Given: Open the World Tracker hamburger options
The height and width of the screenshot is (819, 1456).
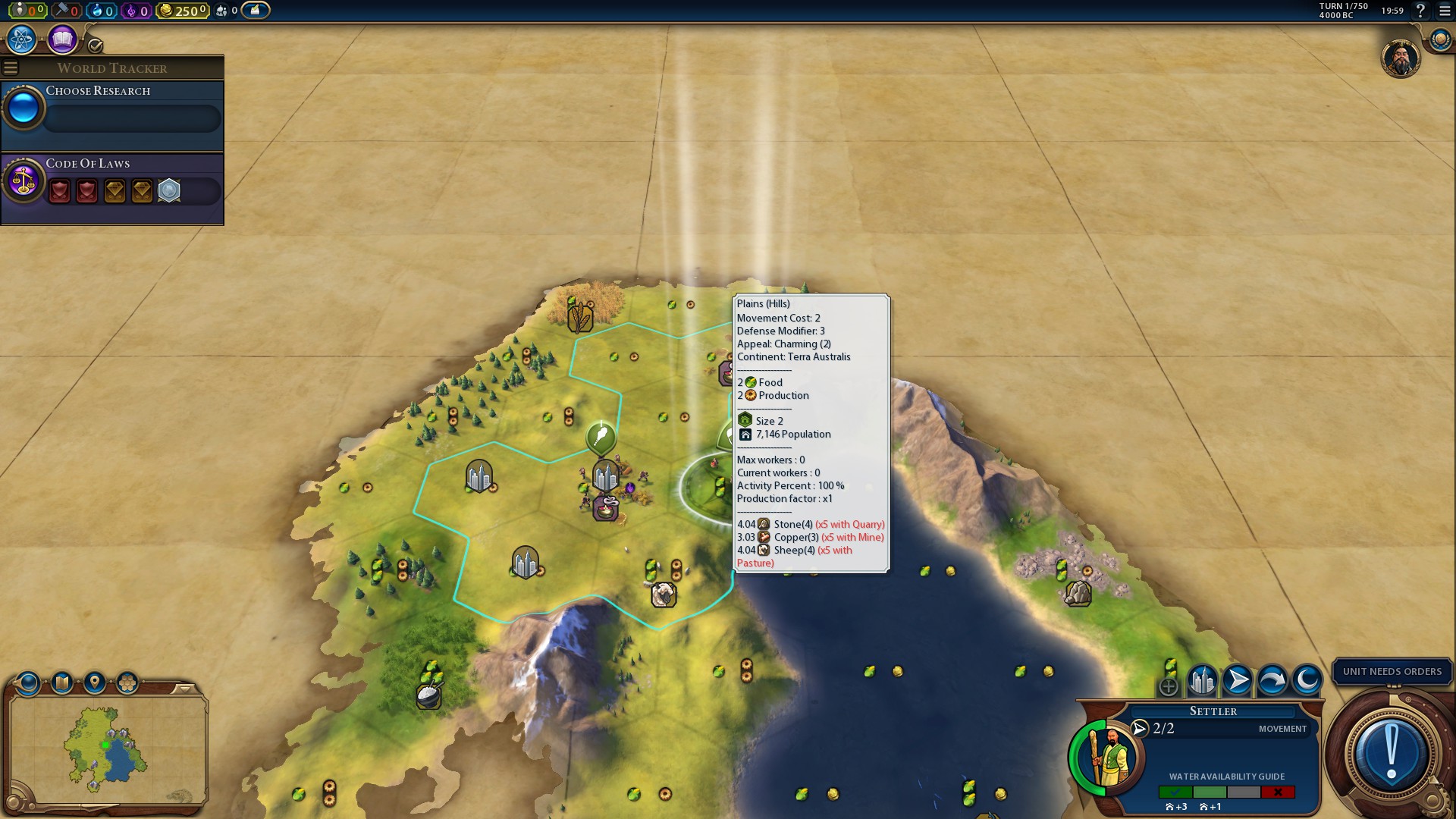Looking at the screenshot, I should 11,68.
